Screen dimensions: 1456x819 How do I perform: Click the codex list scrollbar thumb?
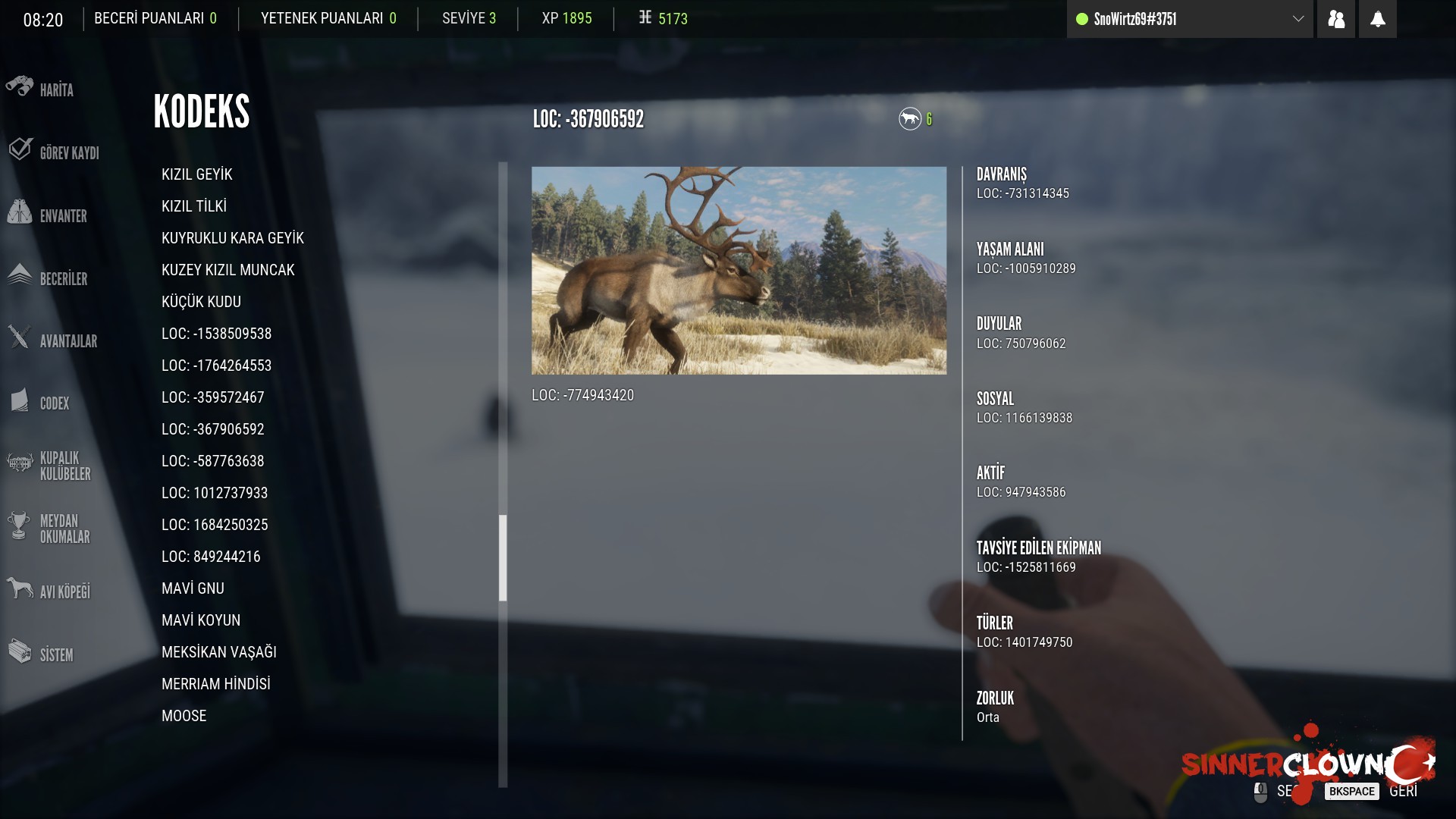[x=503, y=557]
